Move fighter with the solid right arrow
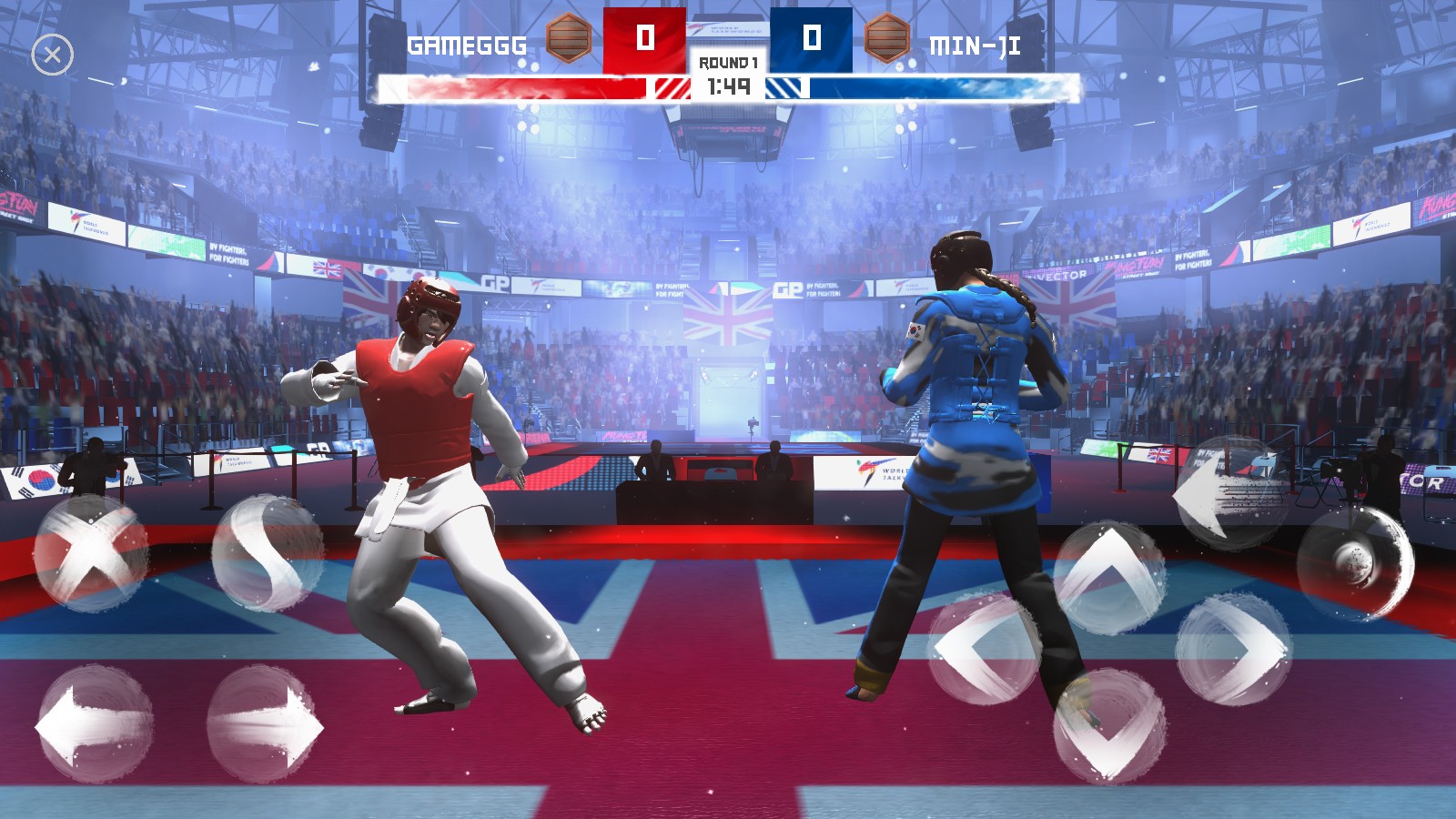Viewport: 1456px width, 819px height. click(x=265, y=725)
